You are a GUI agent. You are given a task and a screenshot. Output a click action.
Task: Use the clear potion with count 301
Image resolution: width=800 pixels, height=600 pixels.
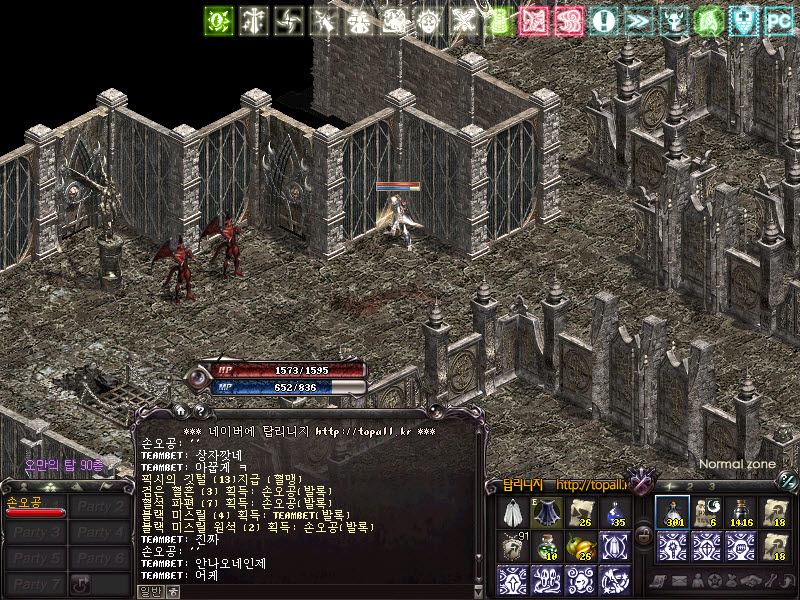pyautogui.click(x=674, y=512)
